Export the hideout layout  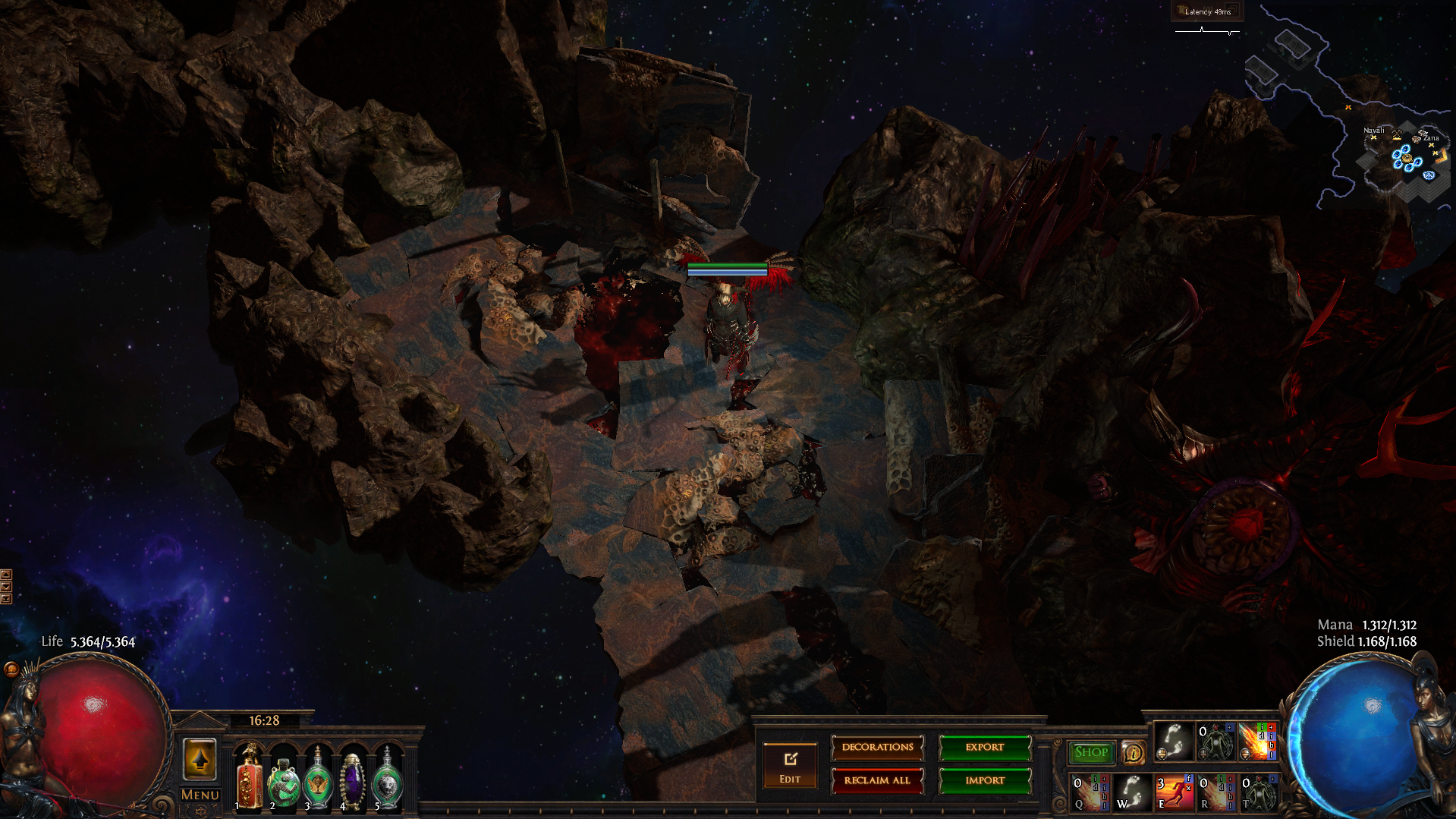pyautogui.click(x=984, y=748)
